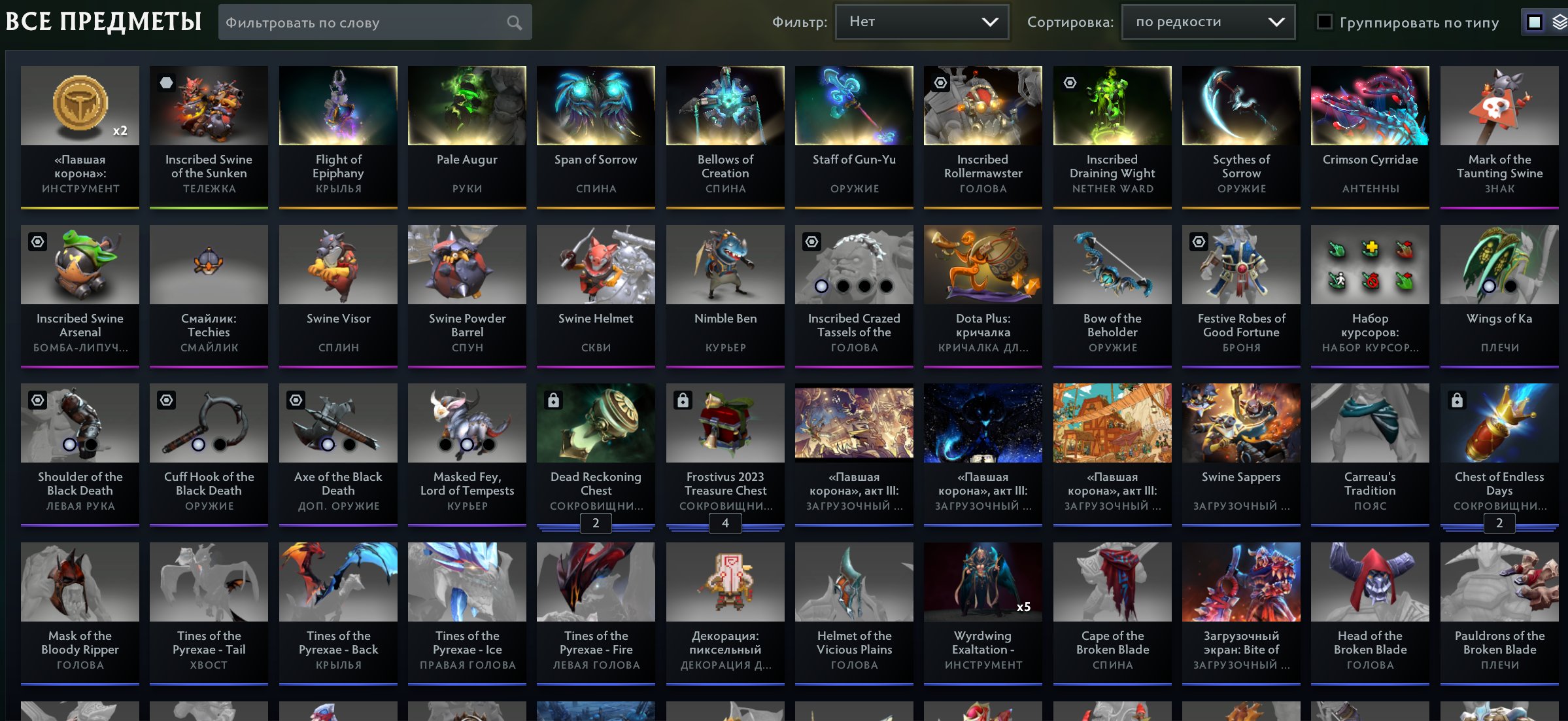Select the ВСЕ ПРЕДМЕТЫ header tab

[102, 21]
